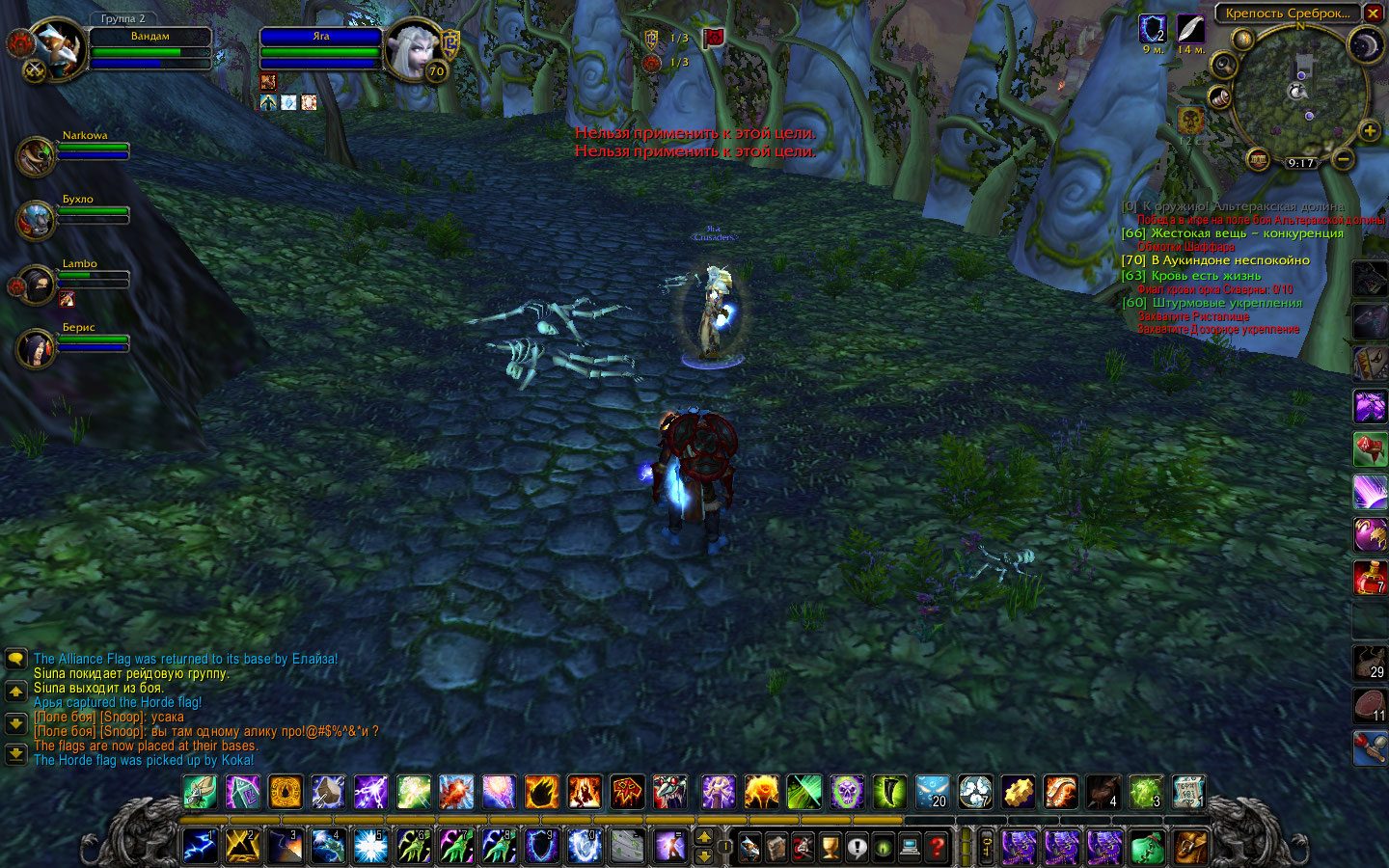Cast the Lightning Bolt spell in slot 1

coord(200,848)
